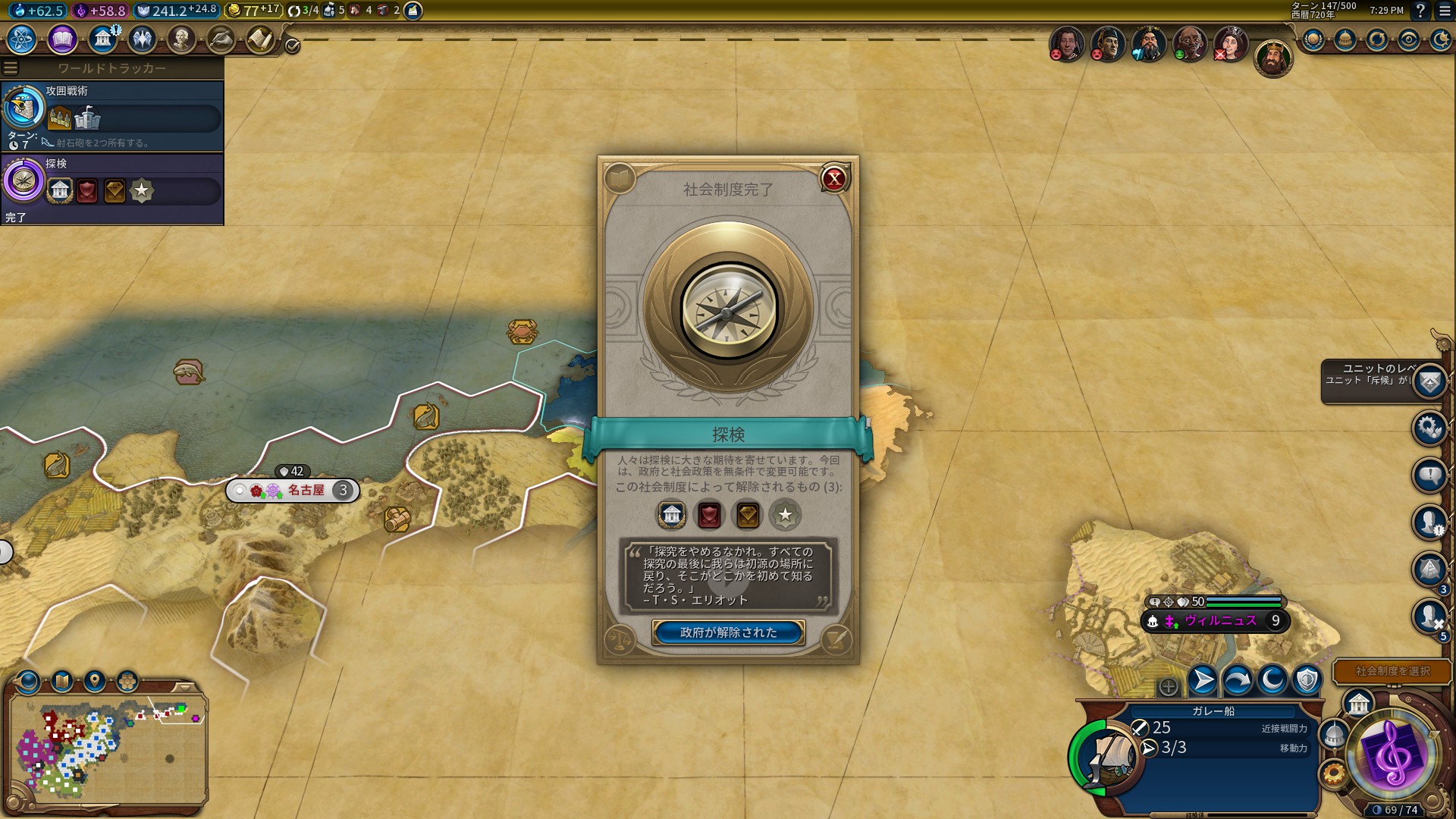Open the civics tree
The image size is (1456, 819).
[x=62, y=39]
